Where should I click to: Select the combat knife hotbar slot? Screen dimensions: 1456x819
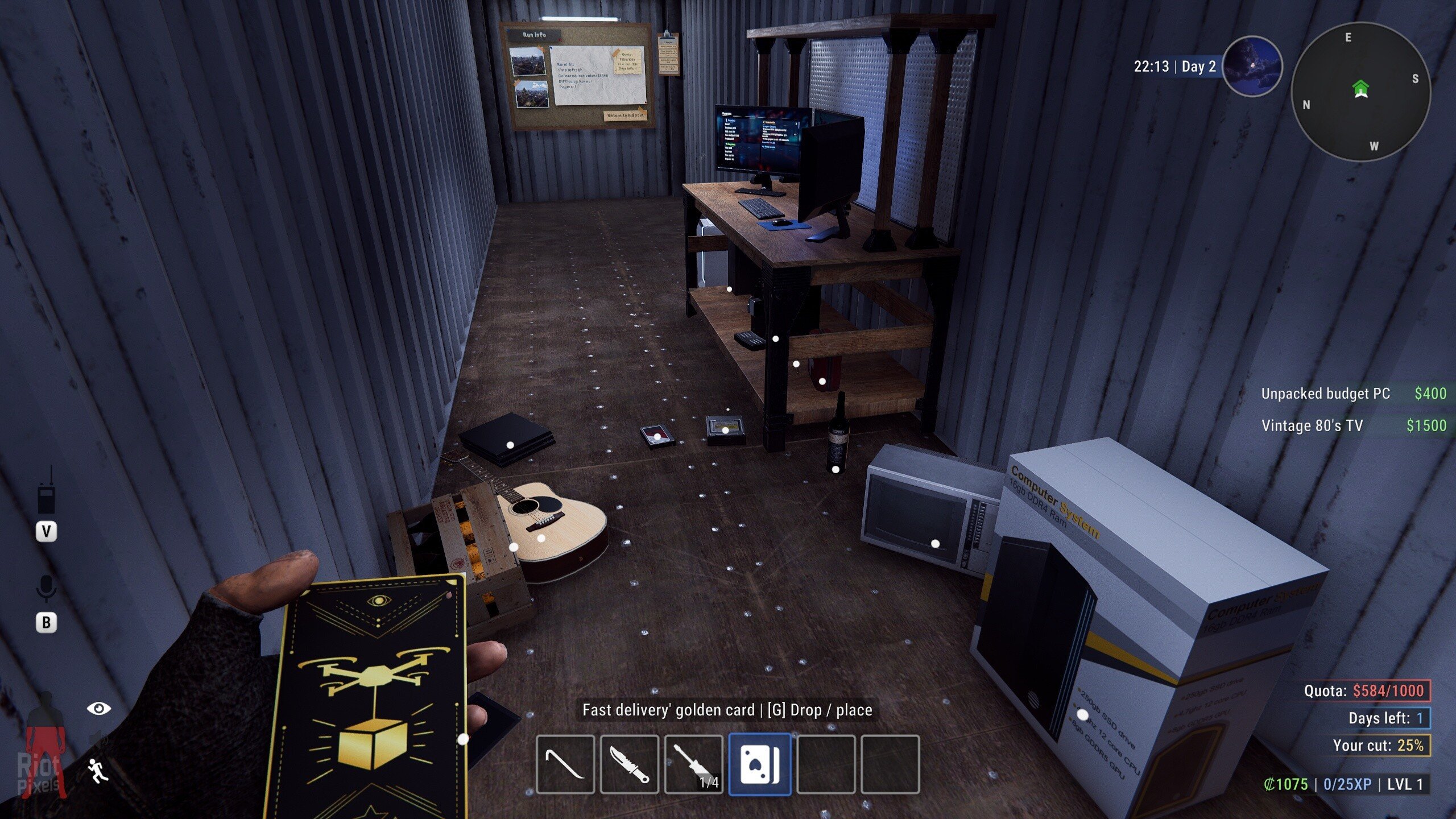point(629,764)
